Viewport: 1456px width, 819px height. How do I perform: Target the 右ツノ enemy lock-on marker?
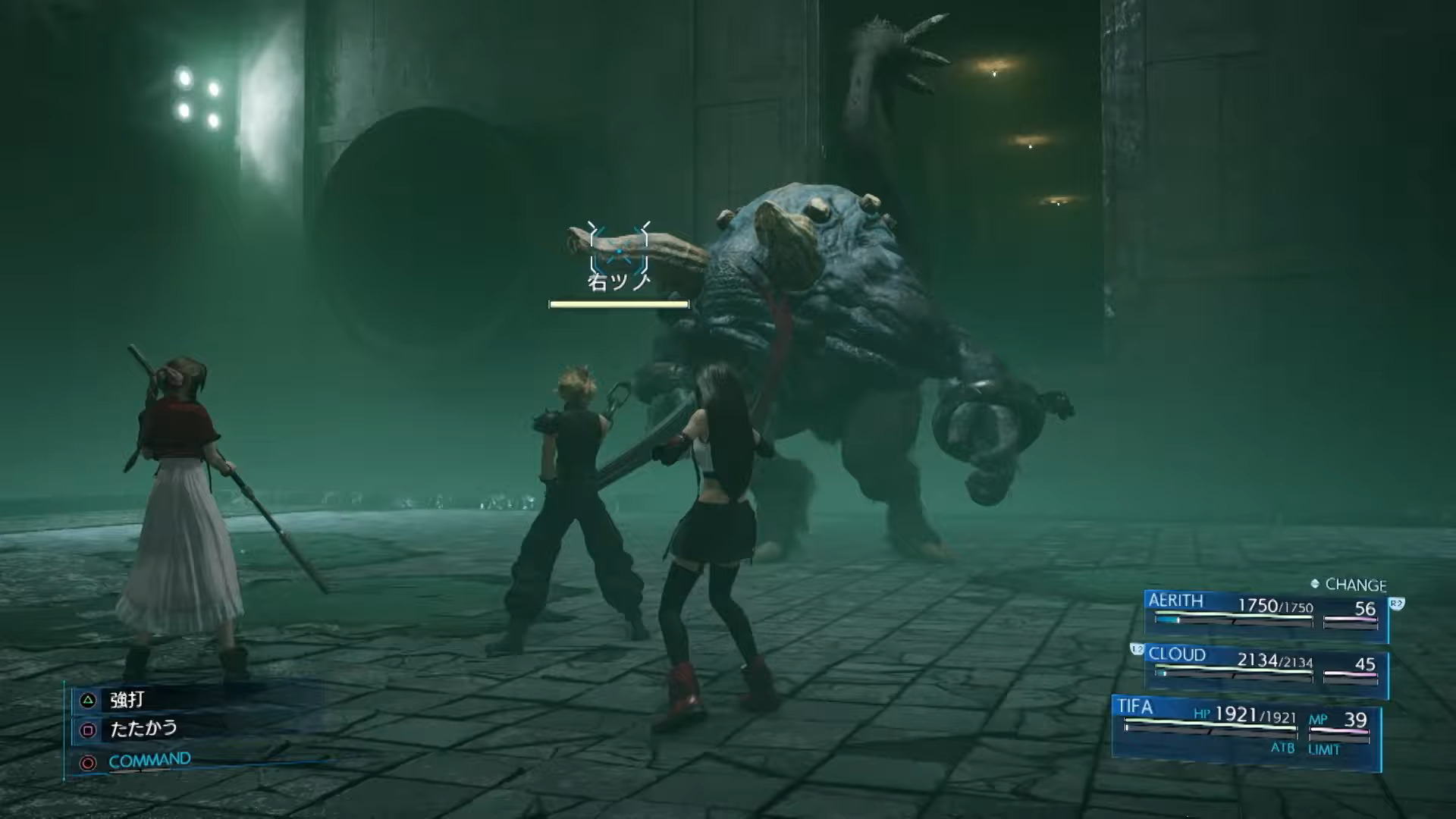(x=619, y=249)
